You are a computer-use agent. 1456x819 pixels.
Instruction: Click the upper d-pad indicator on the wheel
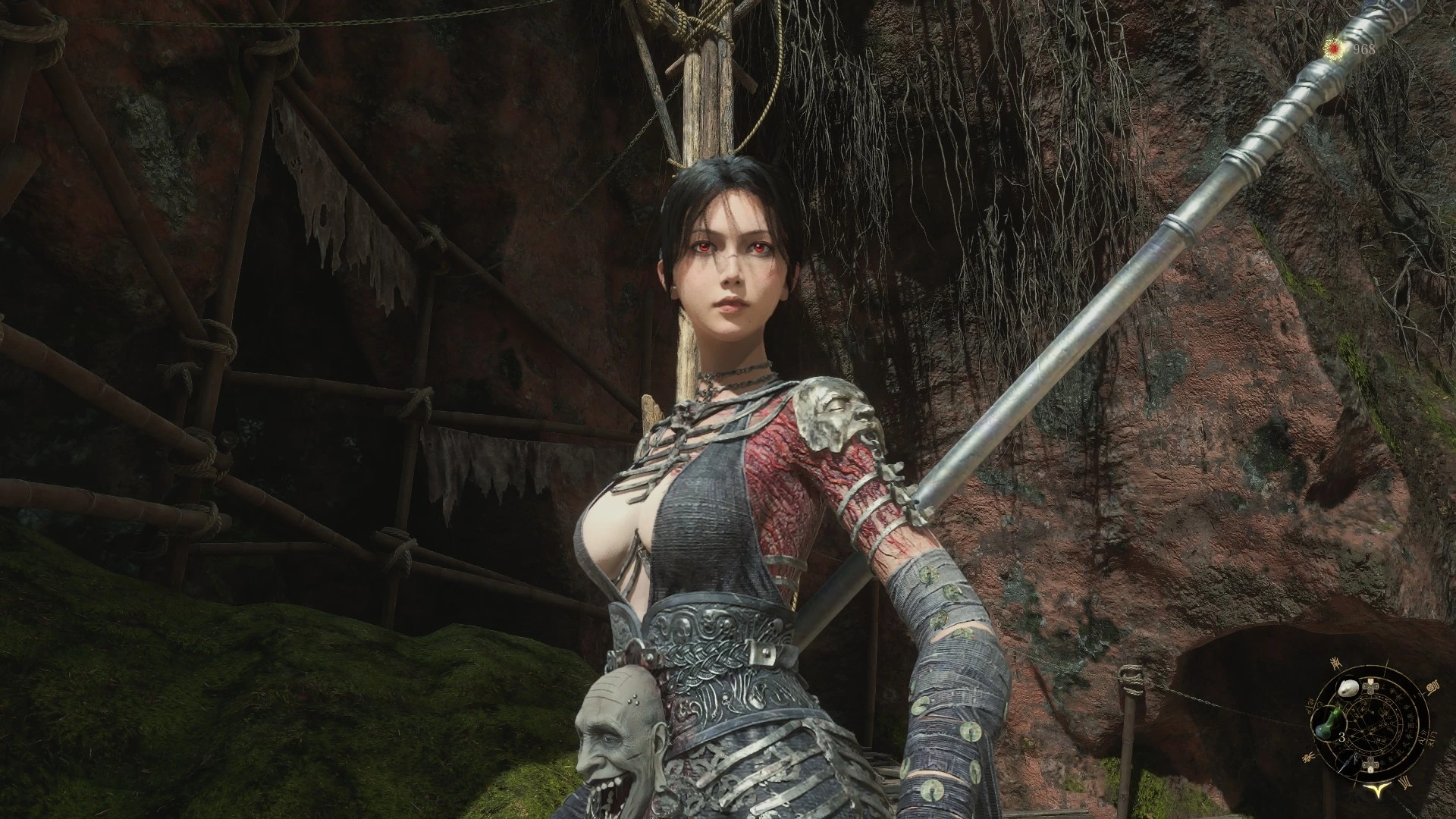[x=1371, y=686]
